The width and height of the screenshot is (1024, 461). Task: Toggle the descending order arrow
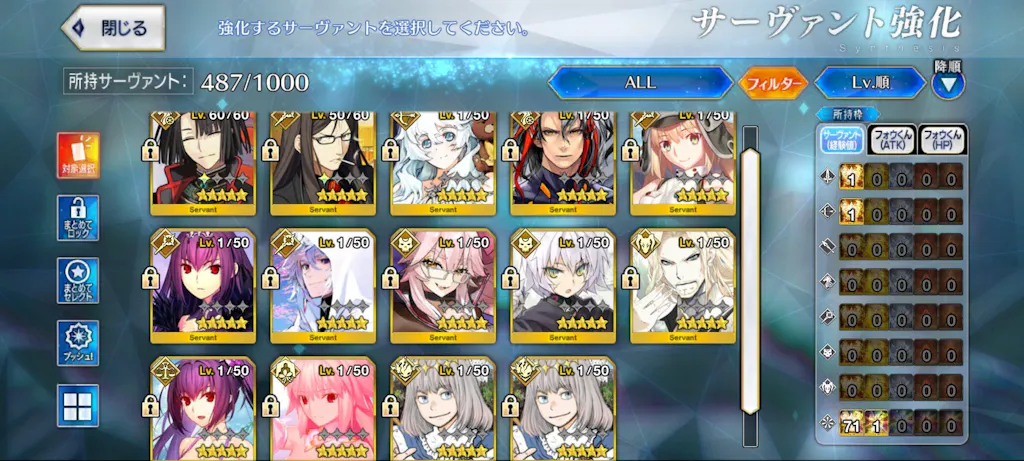click(948, 83)
